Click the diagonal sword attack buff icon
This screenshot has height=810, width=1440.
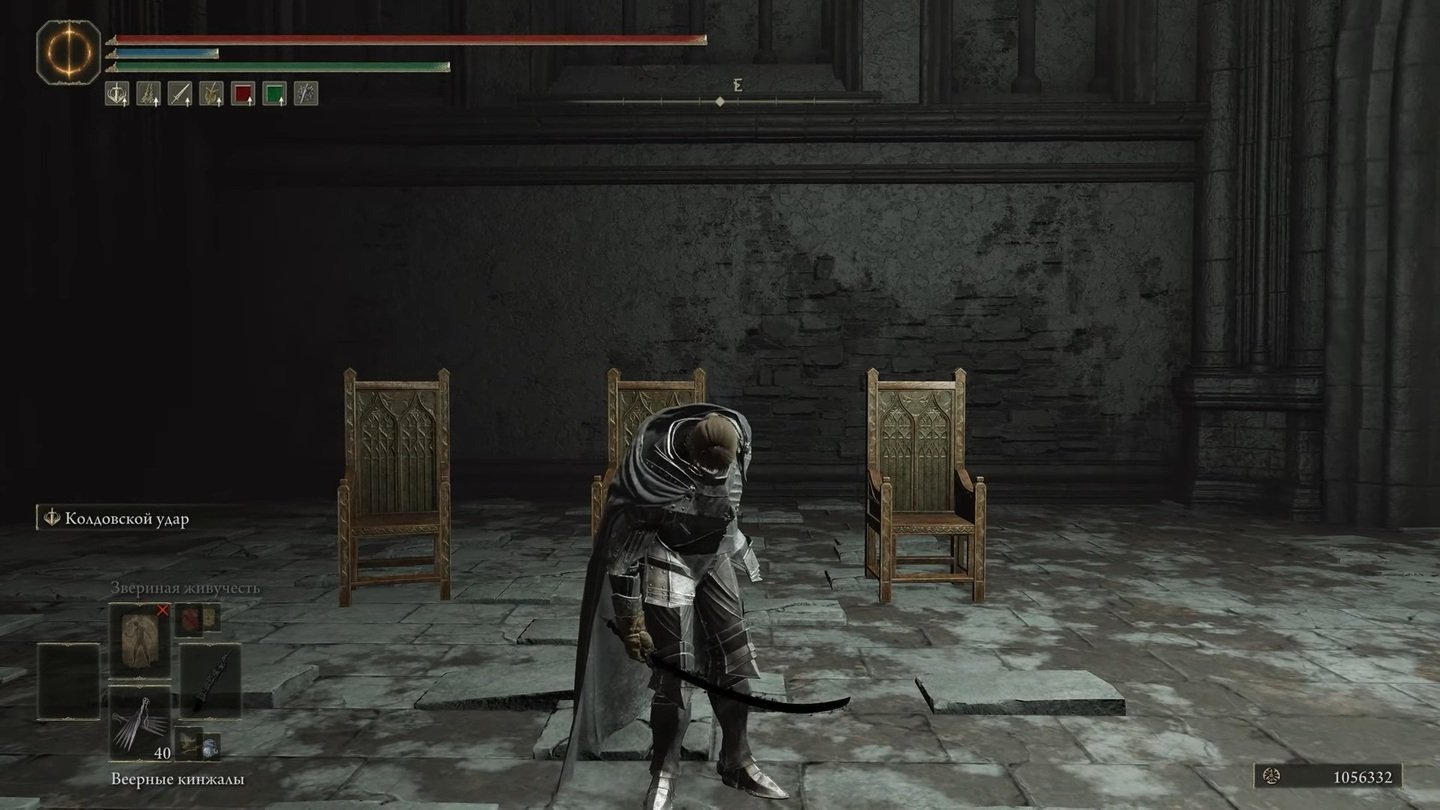pyautogui.click(x=180, y=94)
